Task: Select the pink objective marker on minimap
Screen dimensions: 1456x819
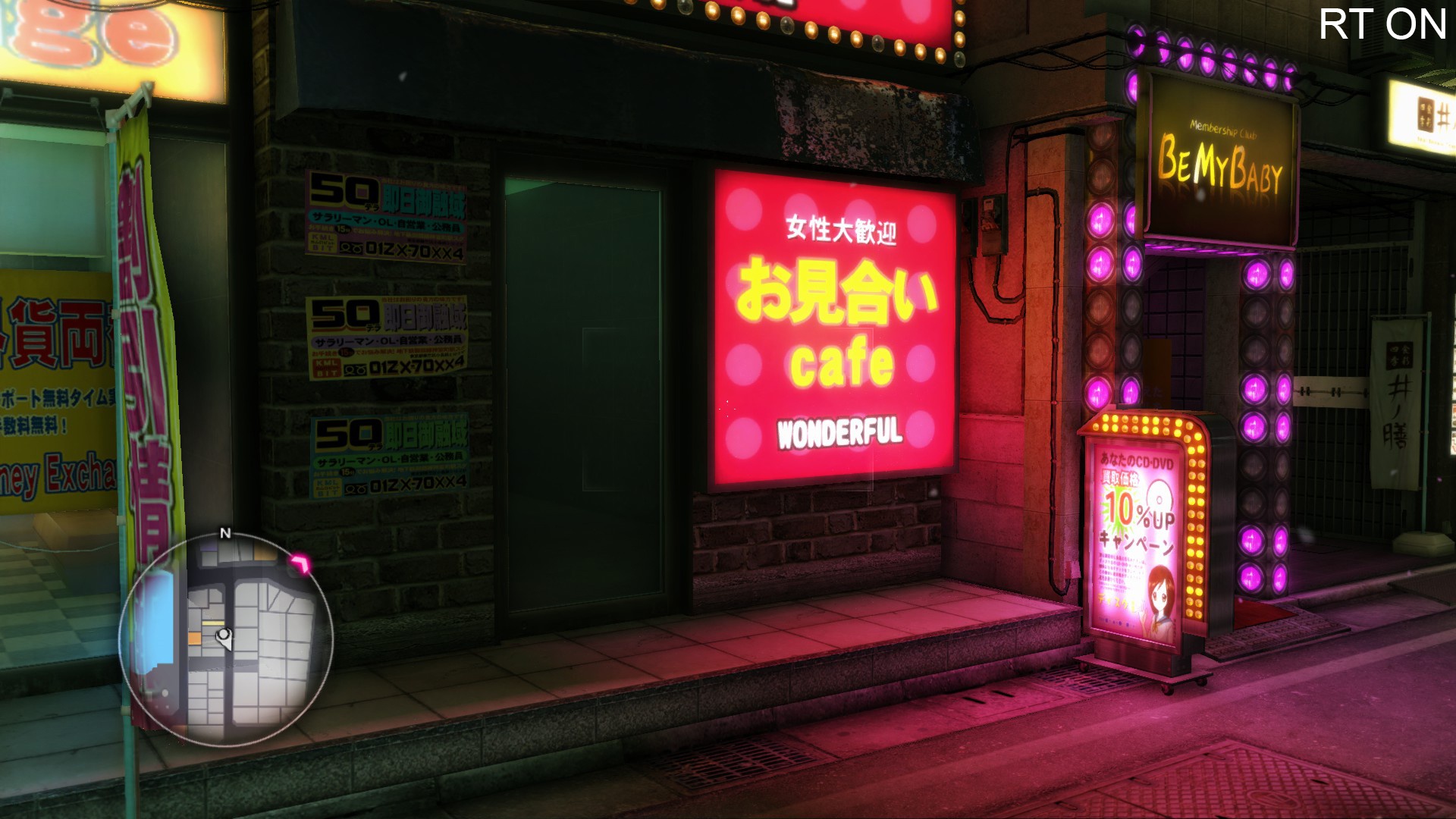Action: (x=301, y=563)
